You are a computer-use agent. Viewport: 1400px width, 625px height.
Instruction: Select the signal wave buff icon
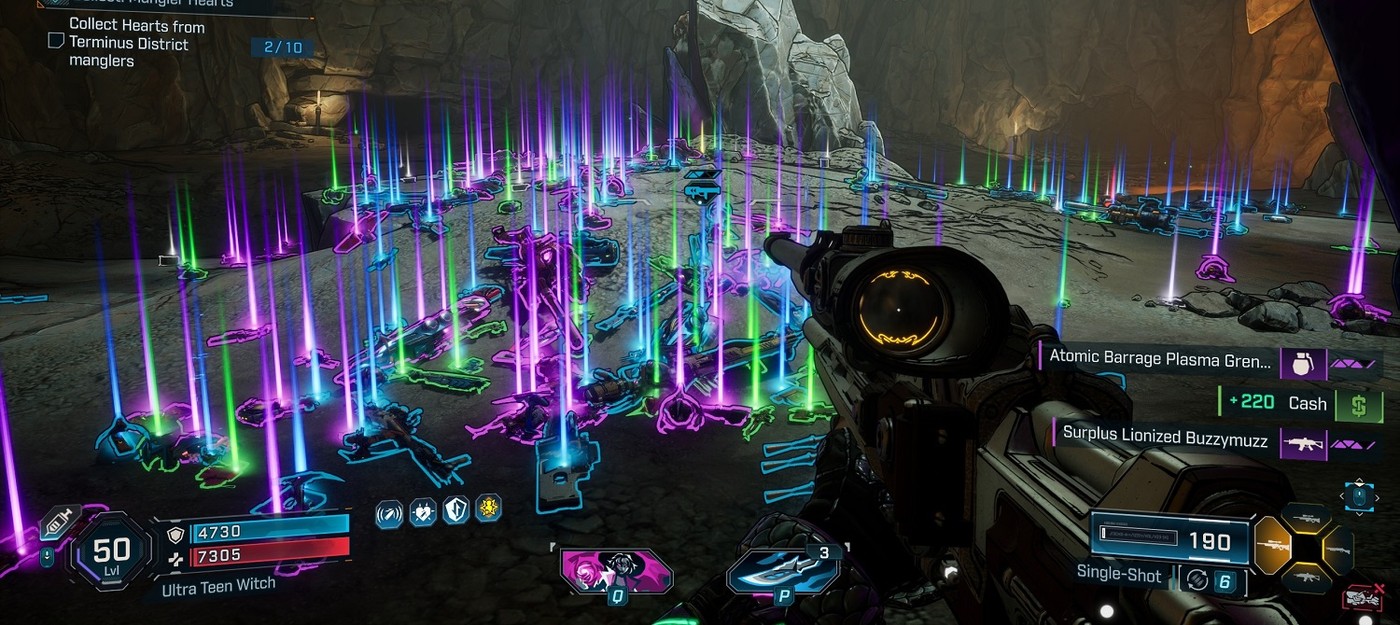(x=389, y=513)
